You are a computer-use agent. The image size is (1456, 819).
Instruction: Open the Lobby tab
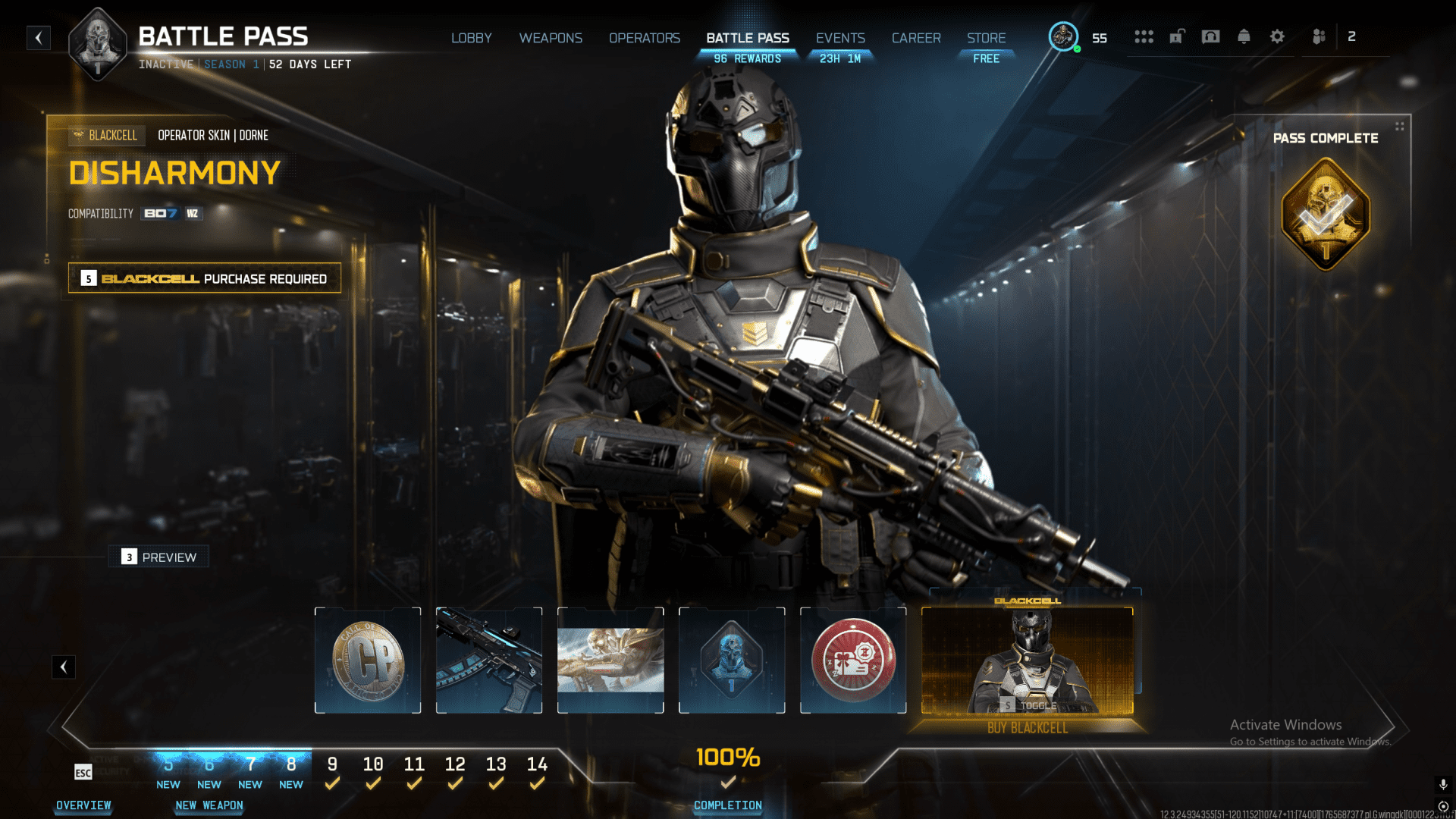[x=471, y=38]
